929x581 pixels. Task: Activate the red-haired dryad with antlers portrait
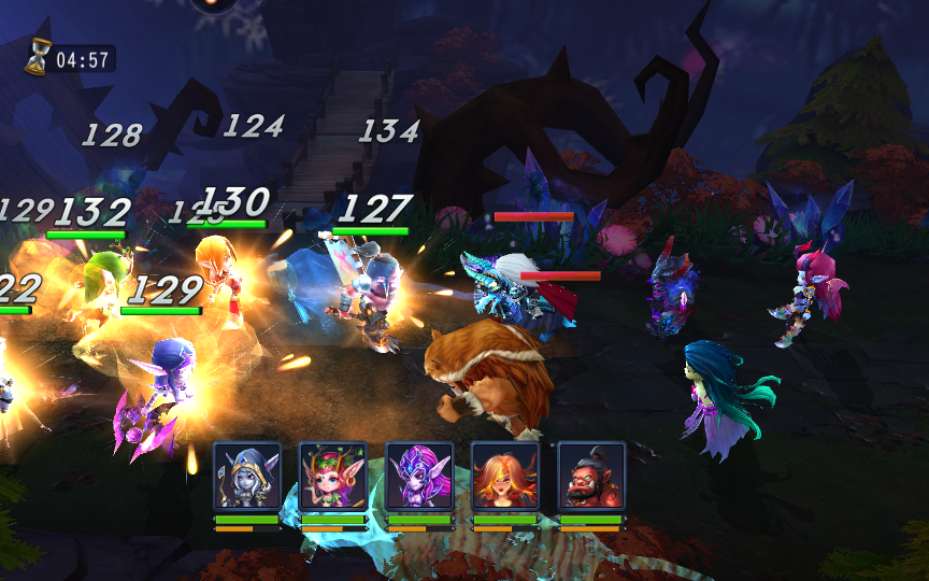[x=333, y=476]
